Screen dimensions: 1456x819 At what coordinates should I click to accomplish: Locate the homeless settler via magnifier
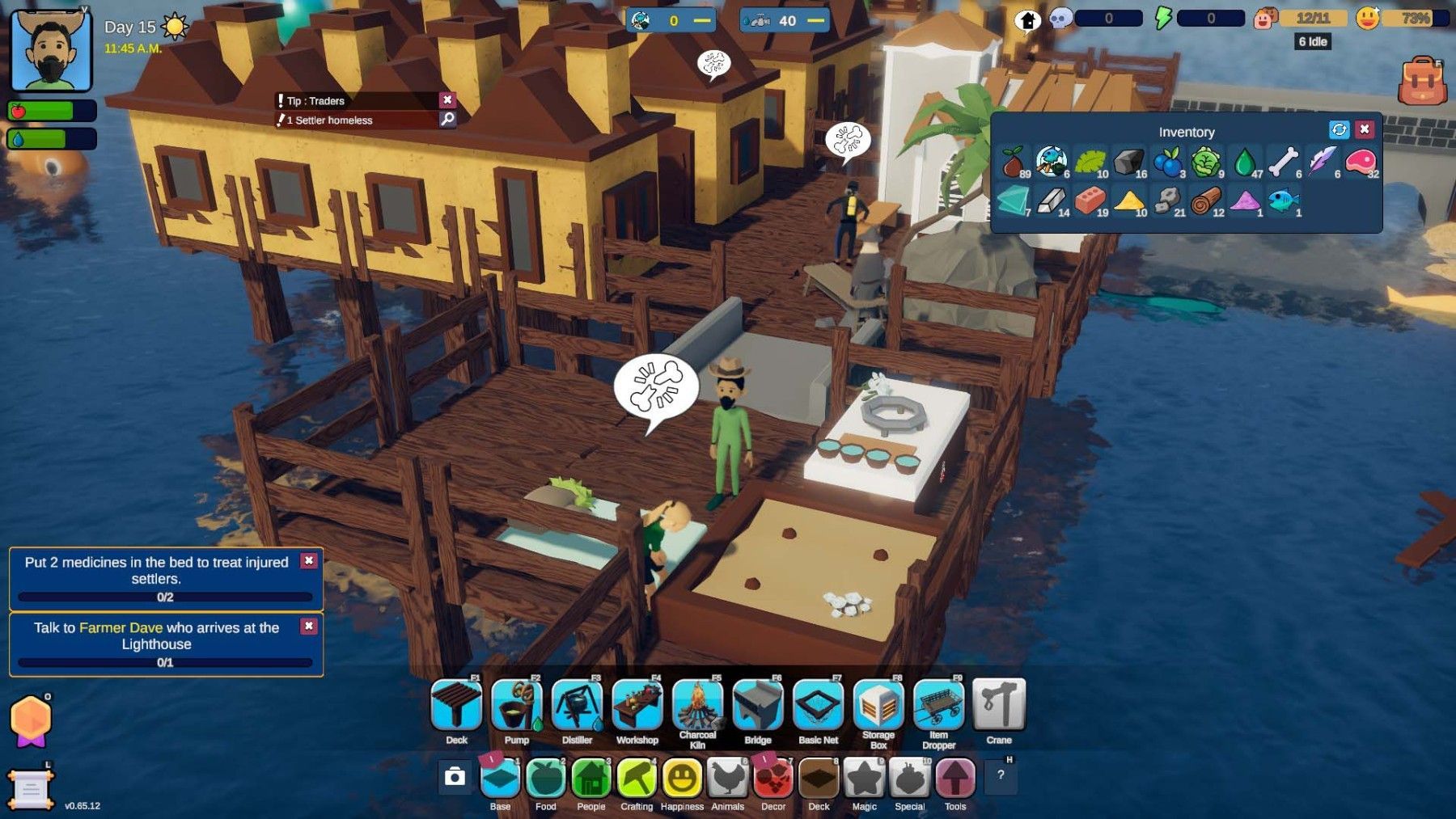click(447, 120)
